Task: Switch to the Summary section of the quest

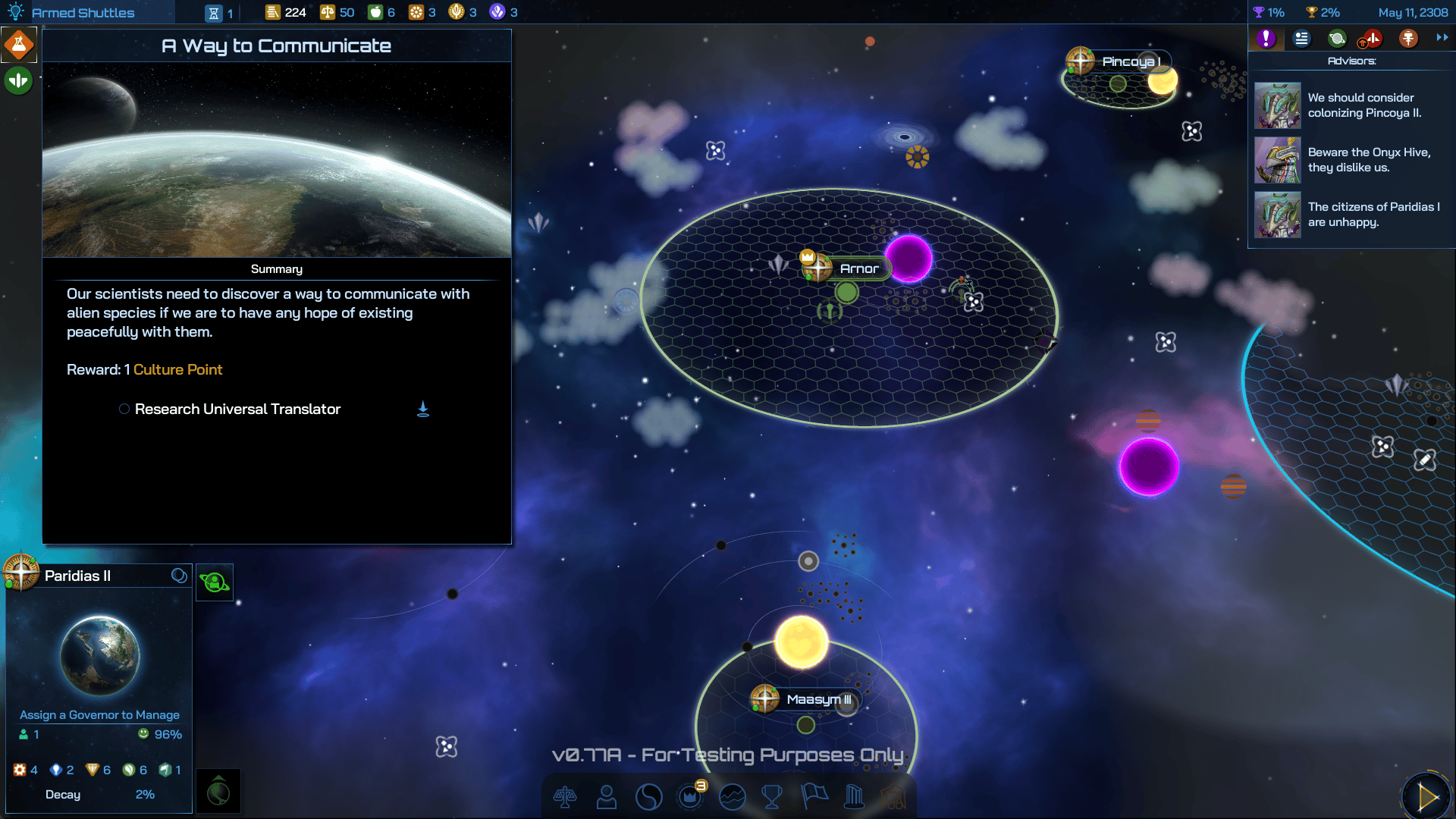Action: pyautogui.click(x=277, y=268)
